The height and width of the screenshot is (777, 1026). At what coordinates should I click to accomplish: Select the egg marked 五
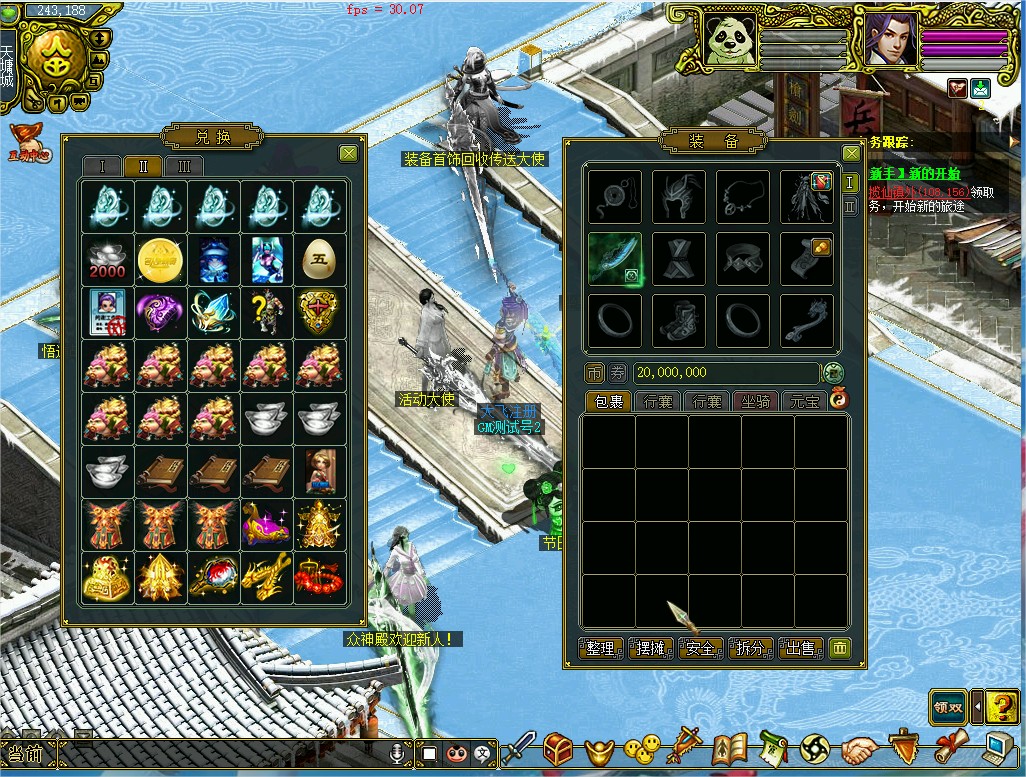pos(320,260)
